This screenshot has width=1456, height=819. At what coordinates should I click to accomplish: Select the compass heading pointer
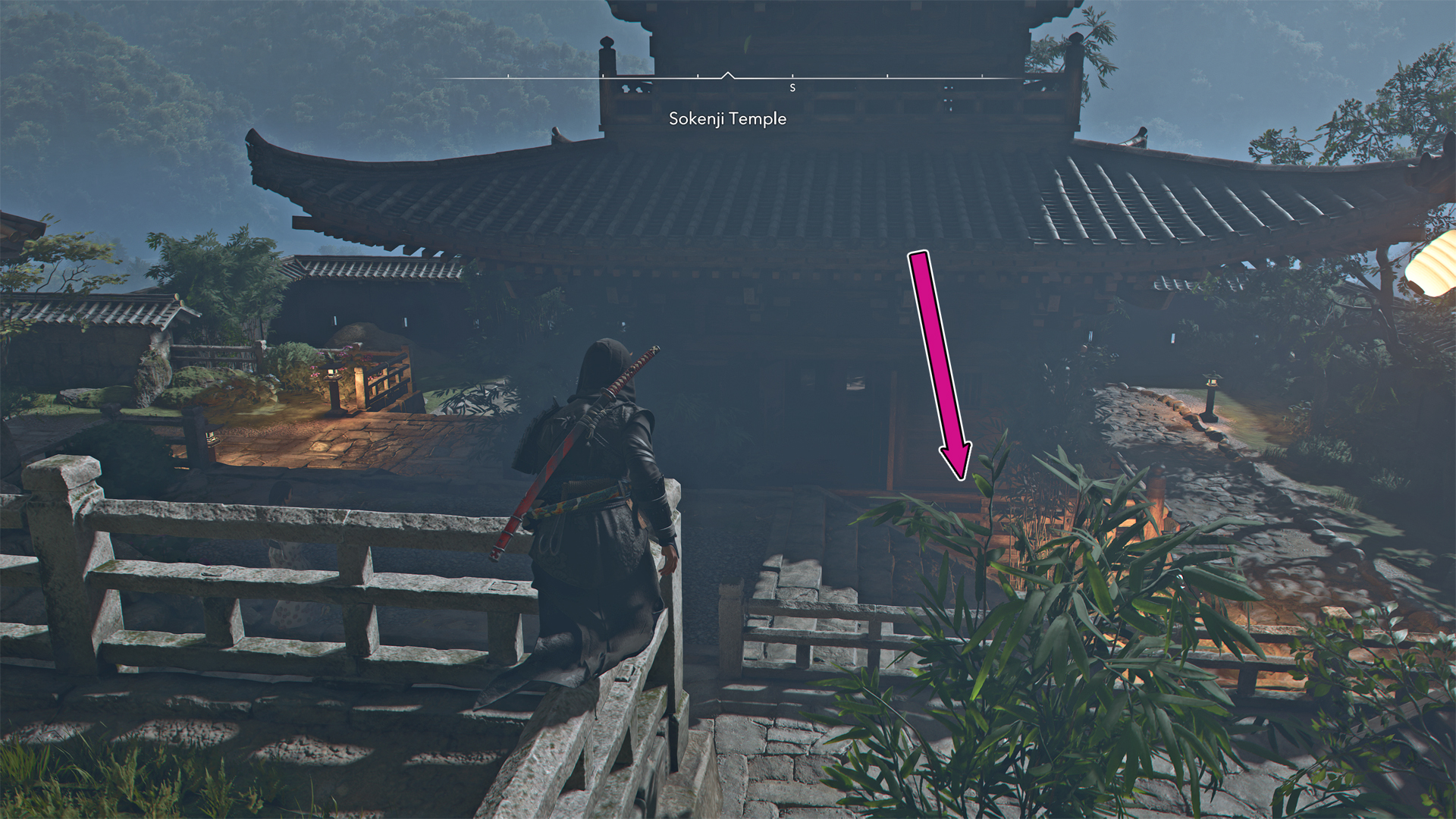[x=728, y=75]
